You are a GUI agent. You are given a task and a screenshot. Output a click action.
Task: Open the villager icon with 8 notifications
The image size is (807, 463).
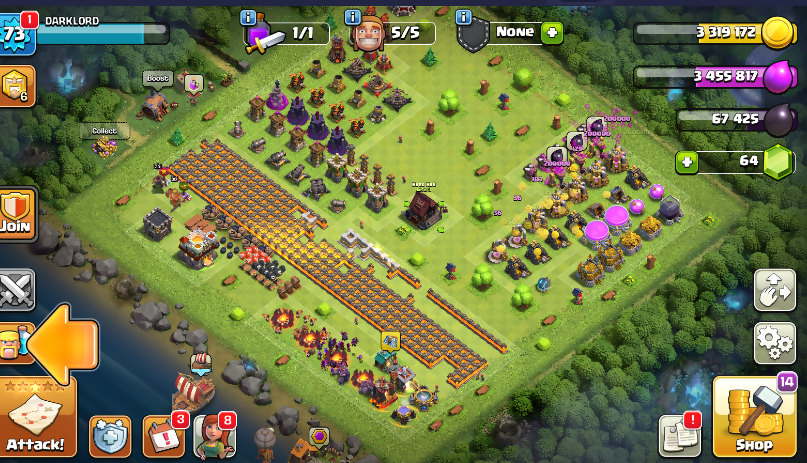click(x=213, y=436)
